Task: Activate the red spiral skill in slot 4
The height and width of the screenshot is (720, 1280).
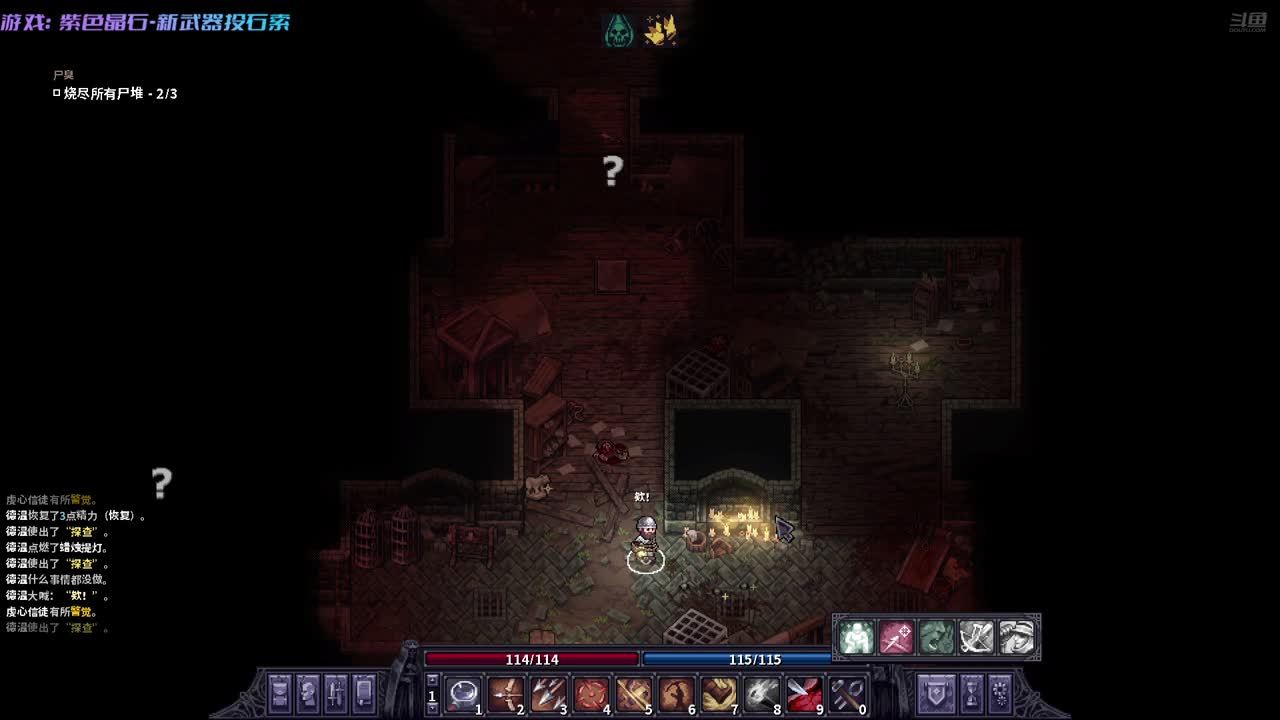Action: (x=591, y=692)
